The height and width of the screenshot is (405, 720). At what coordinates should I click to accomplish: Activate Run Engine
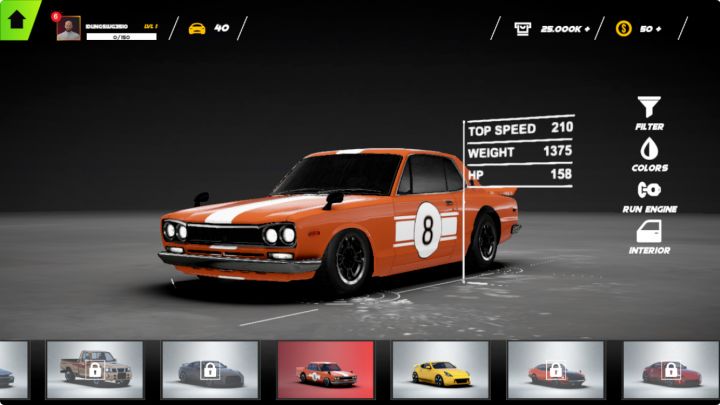(649, 195)
